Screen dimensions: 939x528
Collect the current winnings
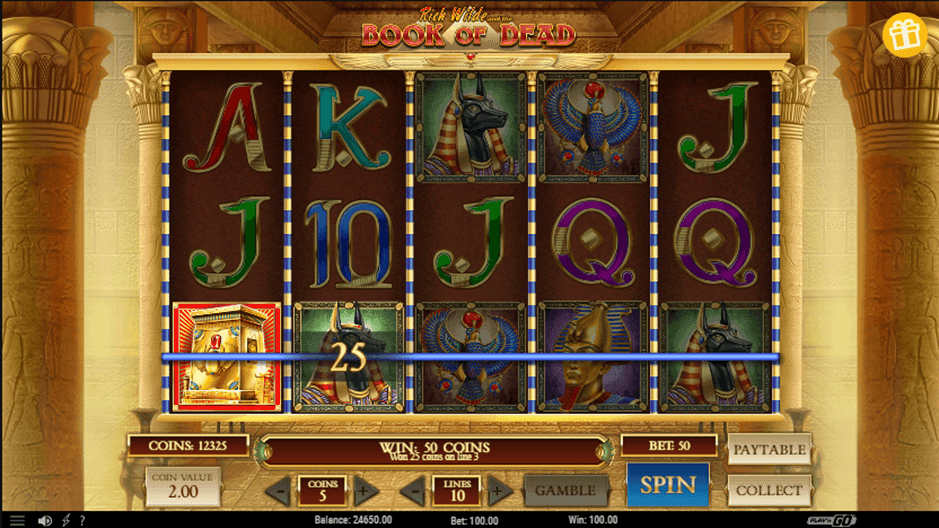click(x=769, y=490)
